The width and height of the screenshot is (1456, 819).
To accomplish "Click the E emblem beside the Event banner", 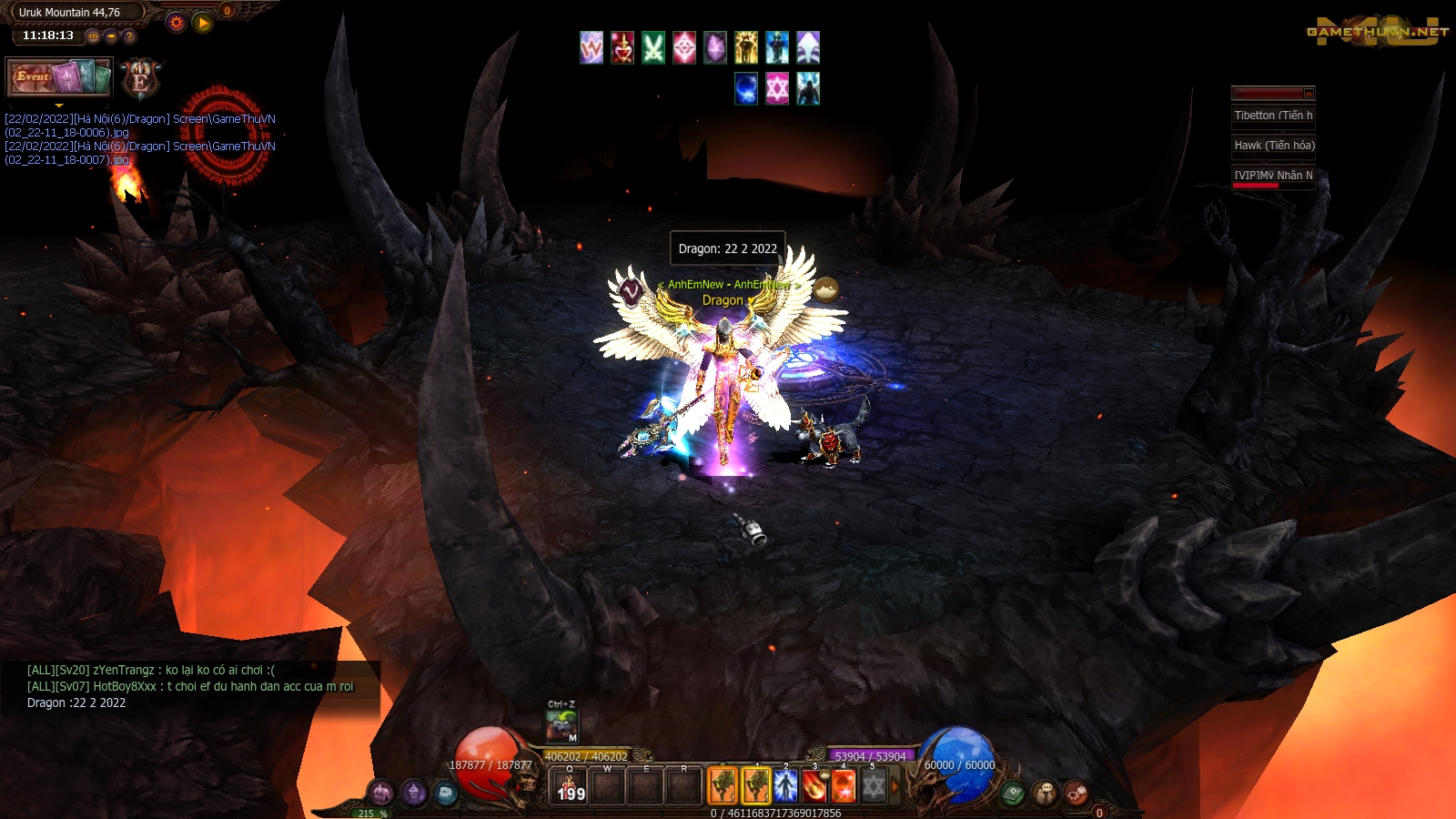I will point(138,80).
